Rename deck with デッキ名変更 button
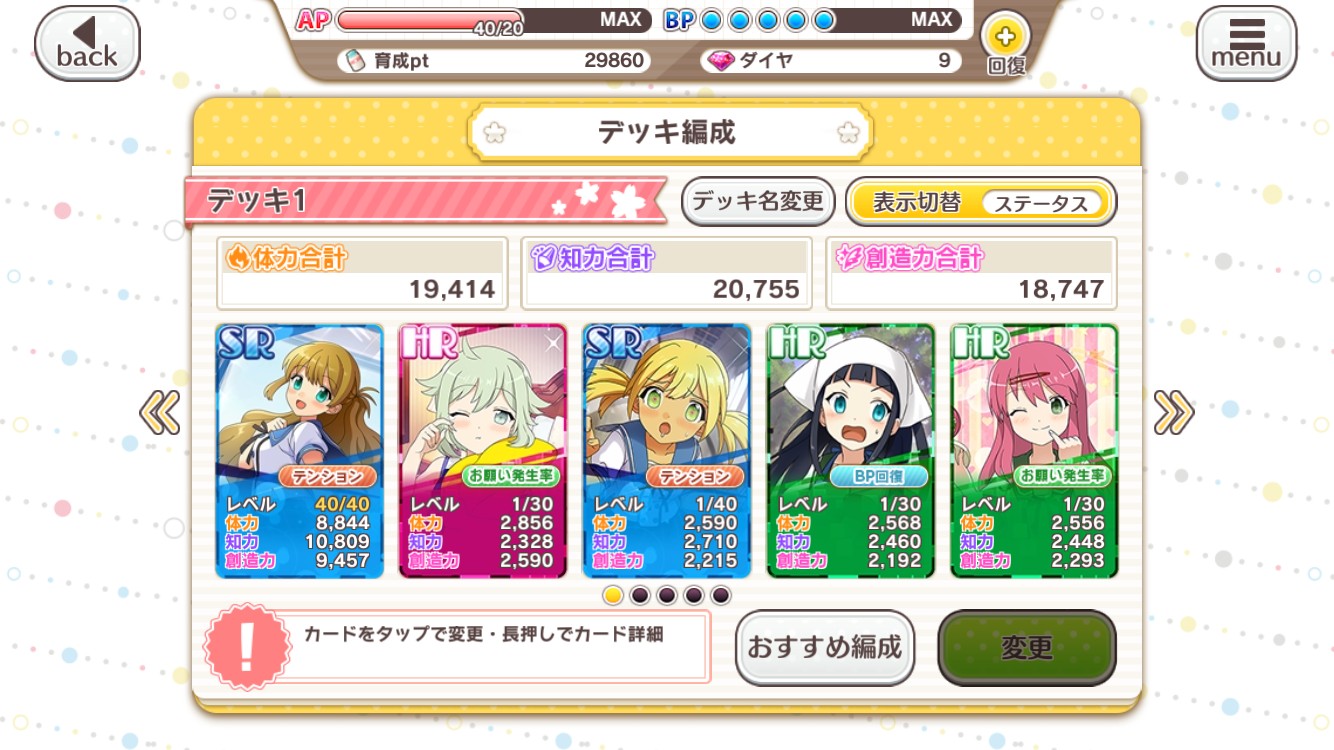Viewport: 1334px width, 750px height. tap(758, 202)
